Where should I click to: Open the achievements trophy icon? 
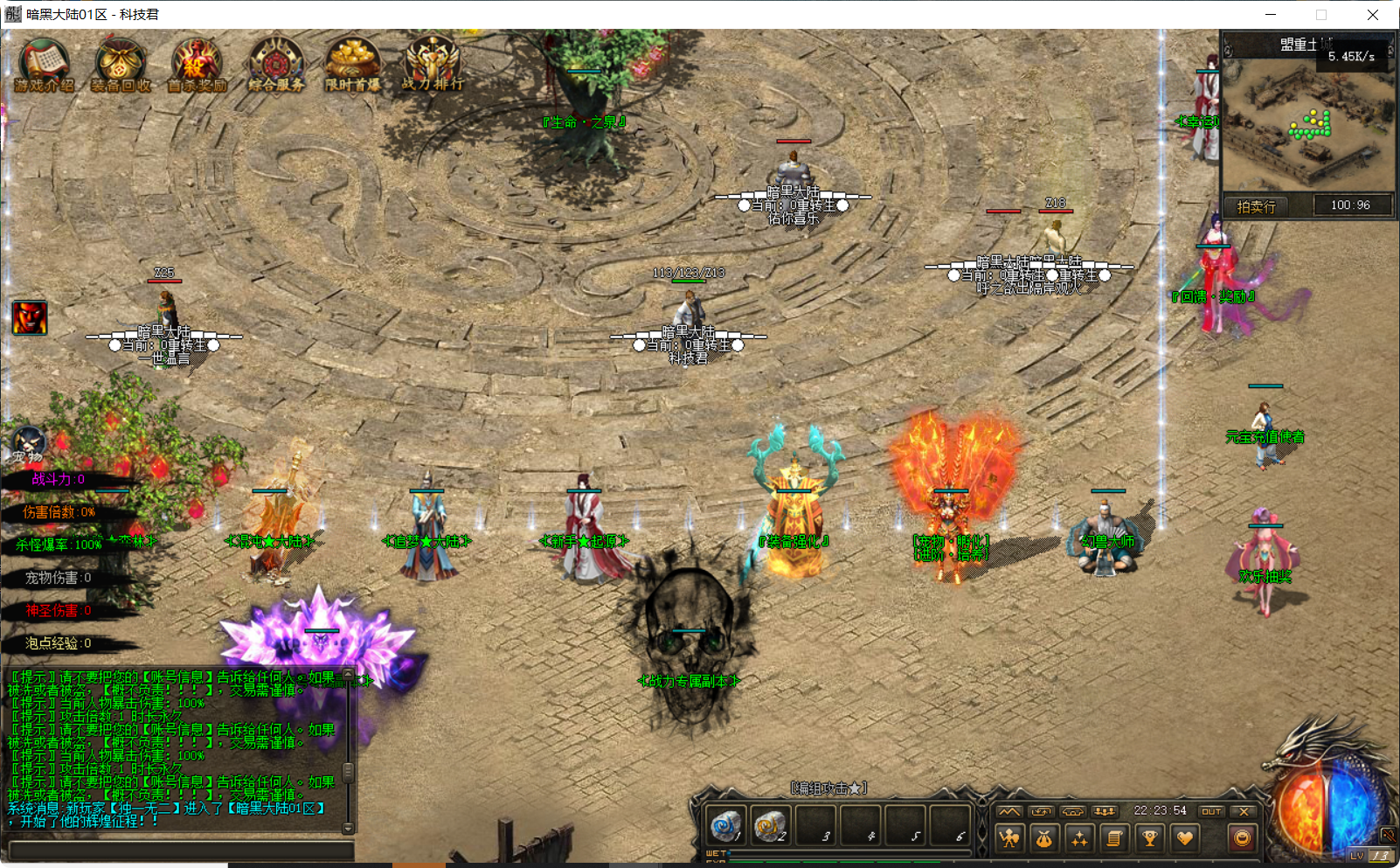[x=1151, y=838]
